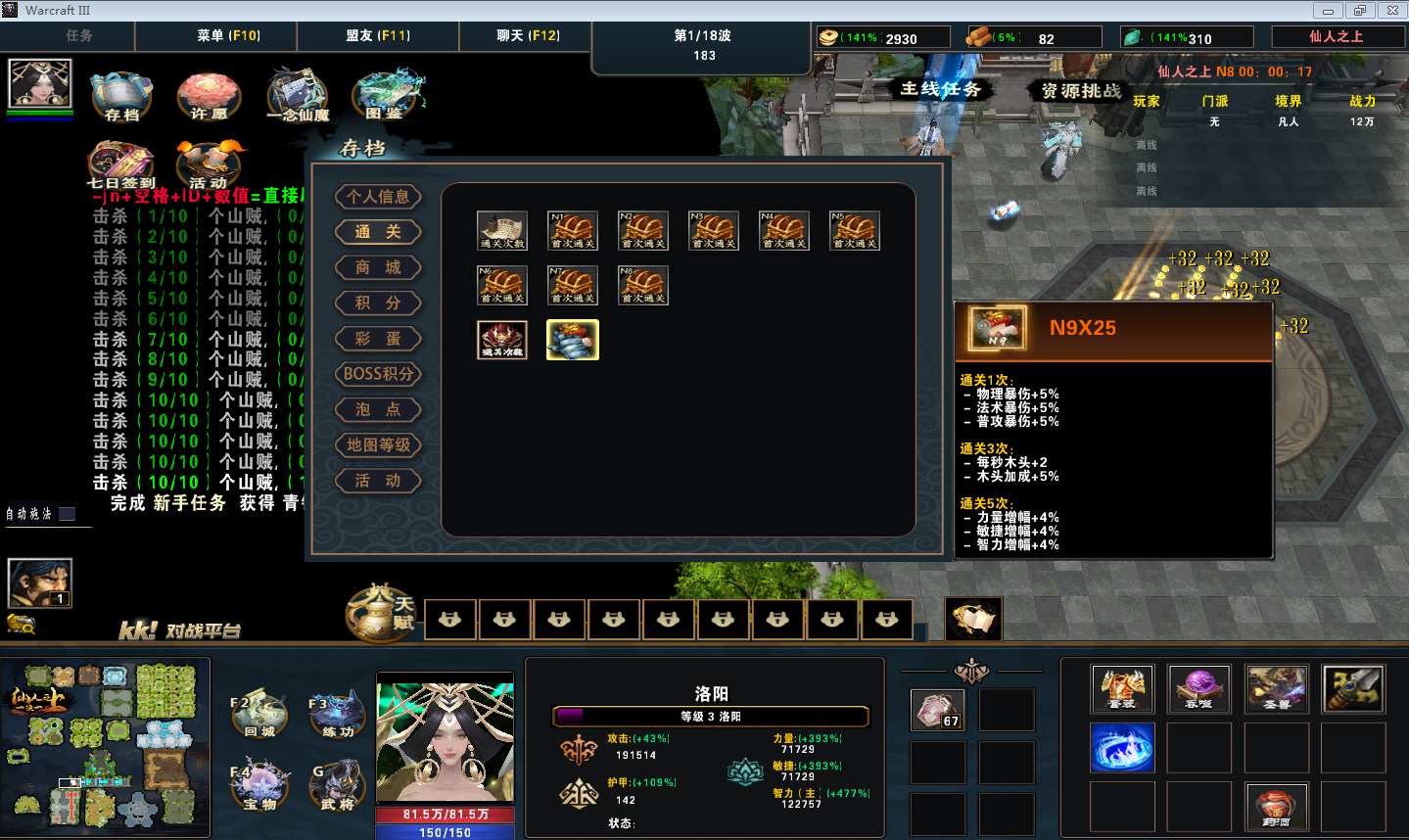Switch to the 彩蛋 tab
Image resolution: width=1409 pixels, height=840 pixels.
tap(378, 339)
